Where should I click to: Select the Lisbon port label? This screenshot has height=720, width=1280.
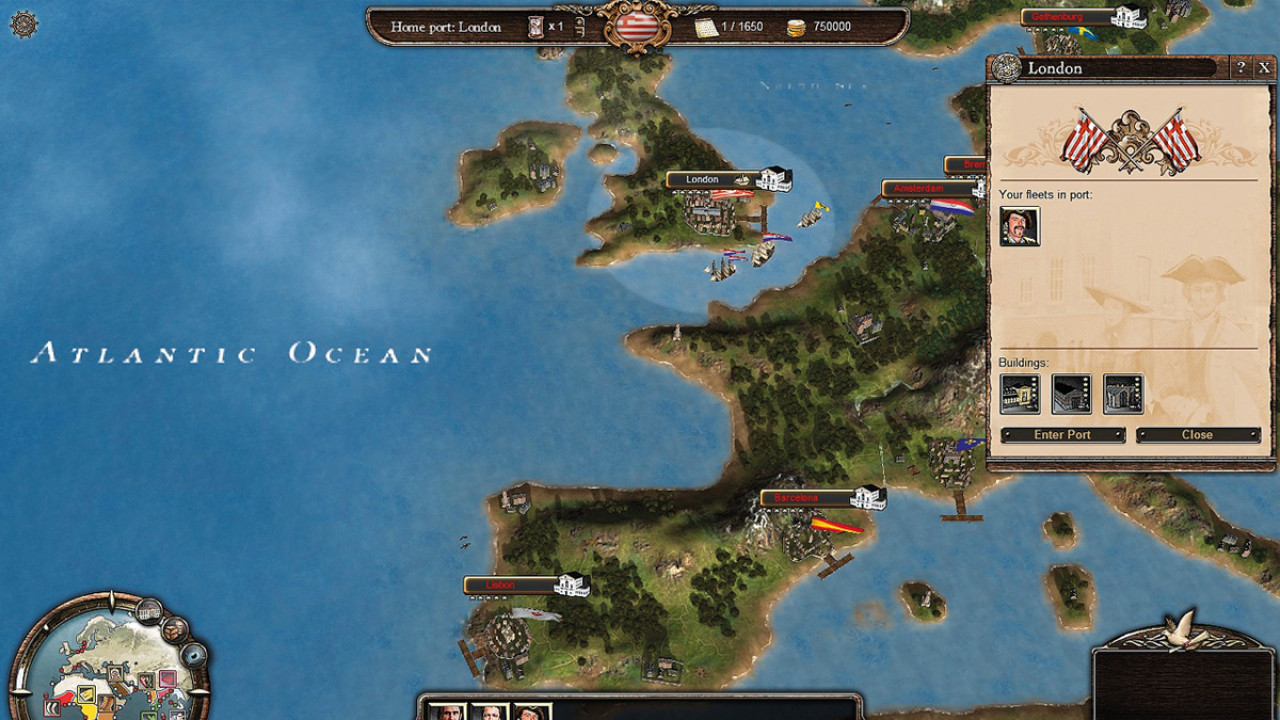pyautogui.click(x=500, y=585)
